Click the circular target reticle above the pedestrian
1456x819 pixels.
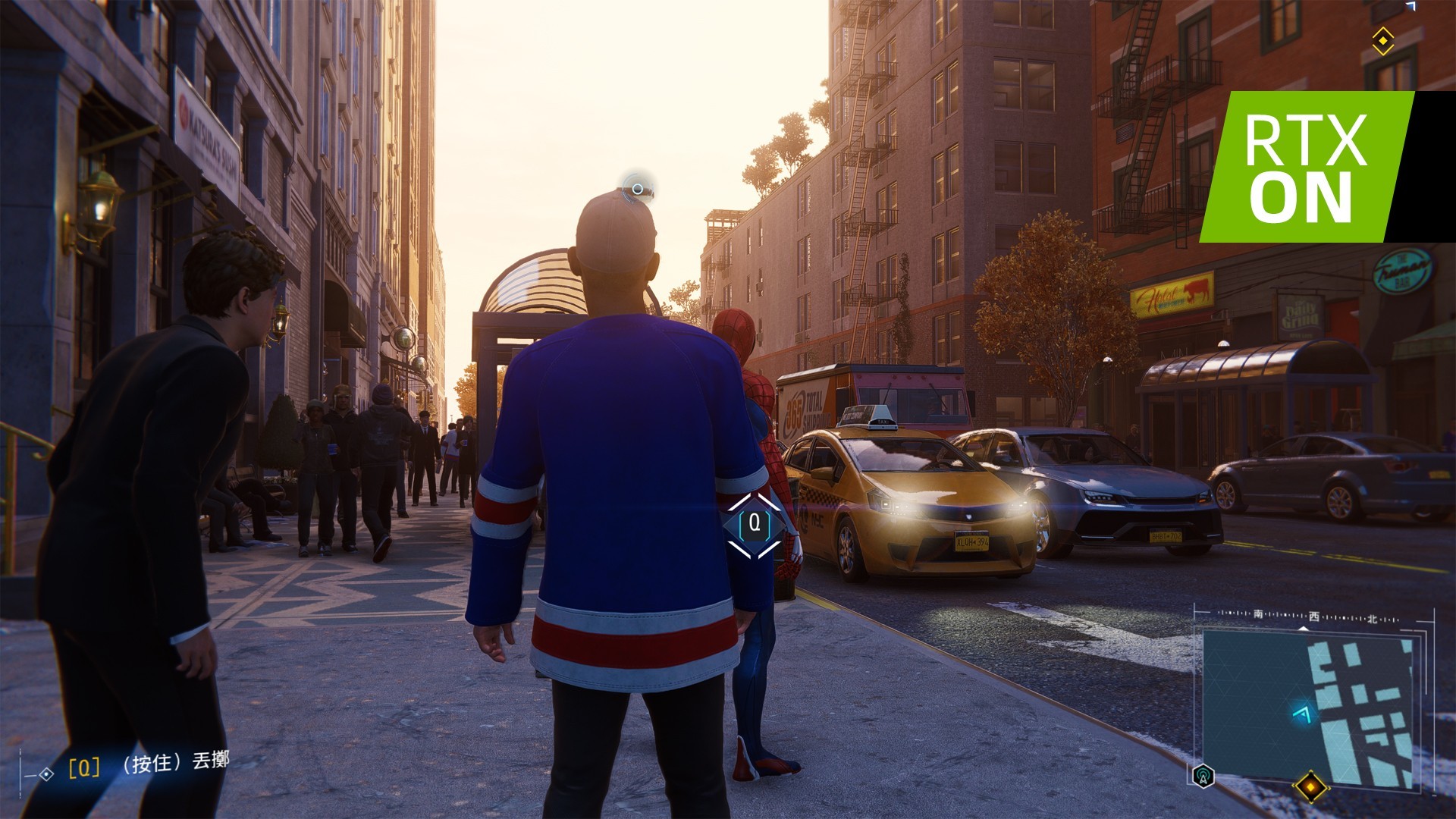638,189
